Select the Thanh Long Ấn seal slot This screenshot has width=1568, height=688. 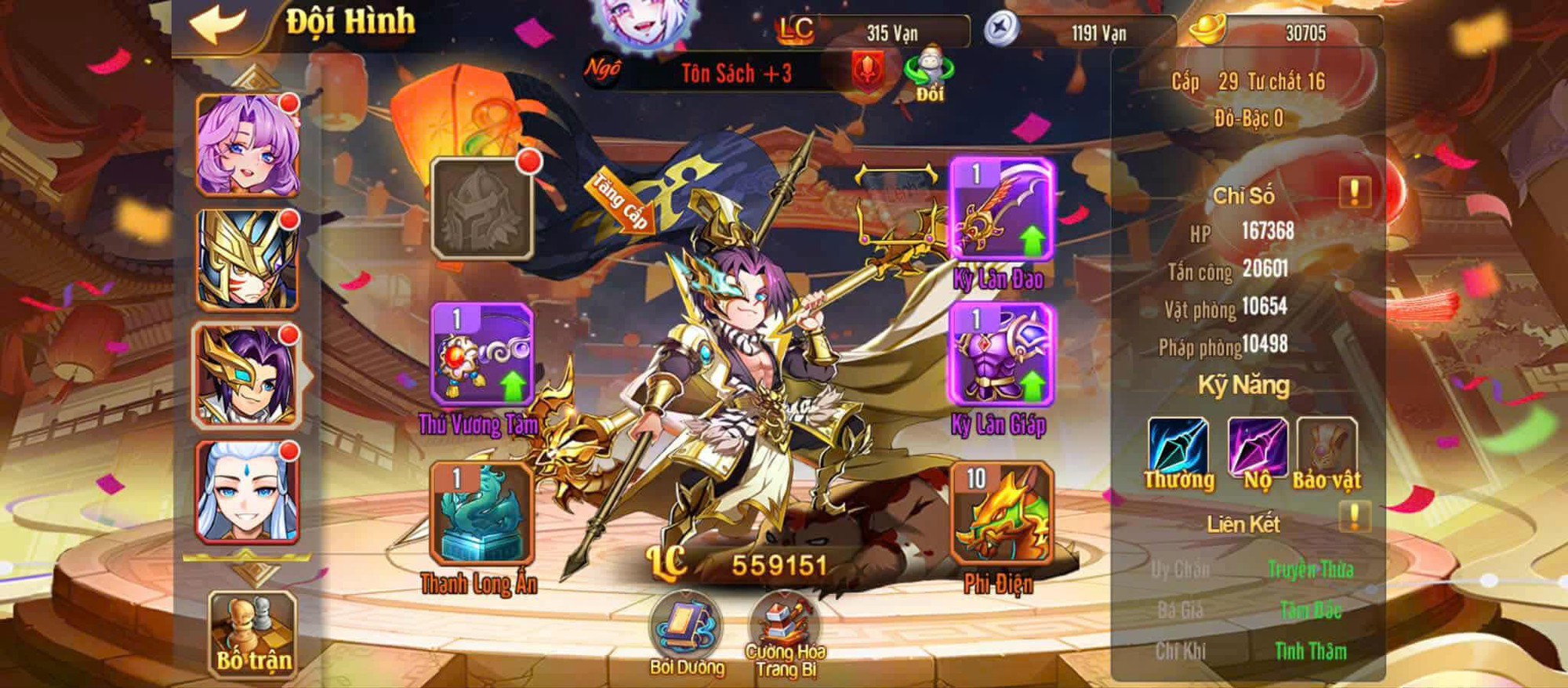pyautogui.click(x=481, y=513)
